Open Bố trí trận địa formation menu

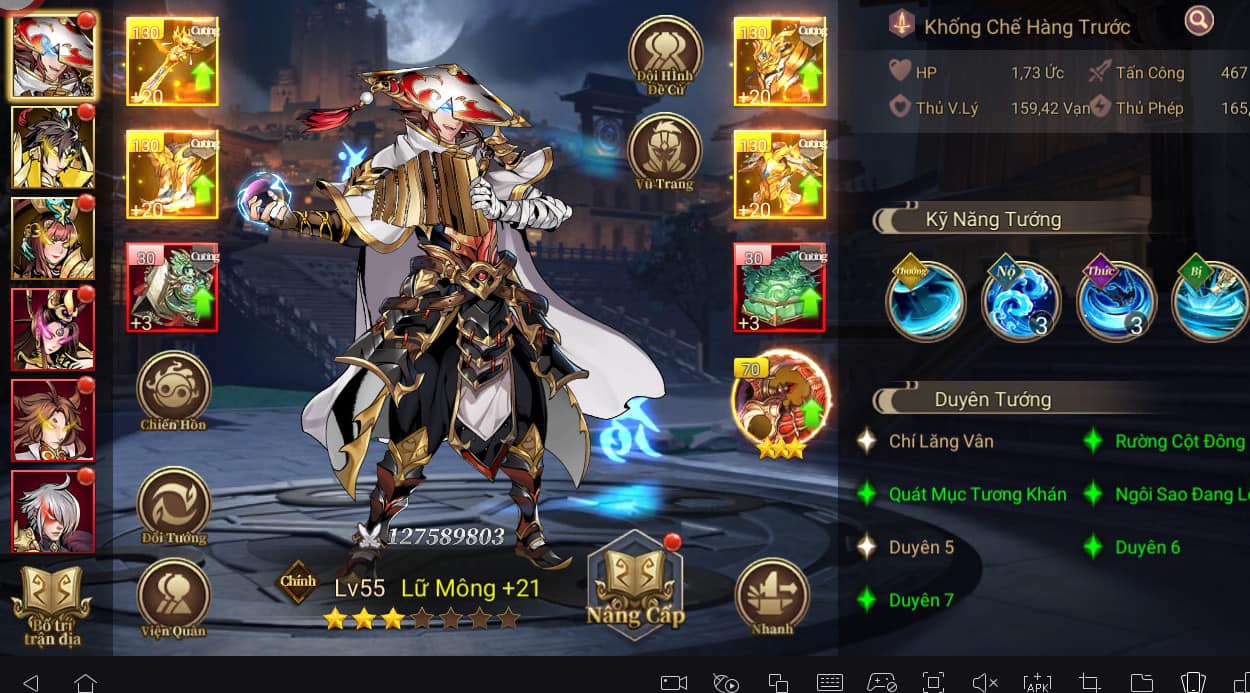click(51, 603)
